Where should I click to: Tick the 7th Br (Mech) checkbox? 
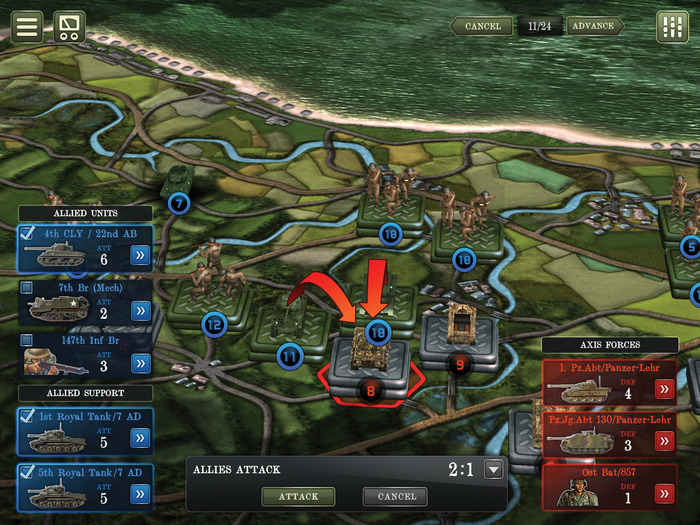pos(27,288)
